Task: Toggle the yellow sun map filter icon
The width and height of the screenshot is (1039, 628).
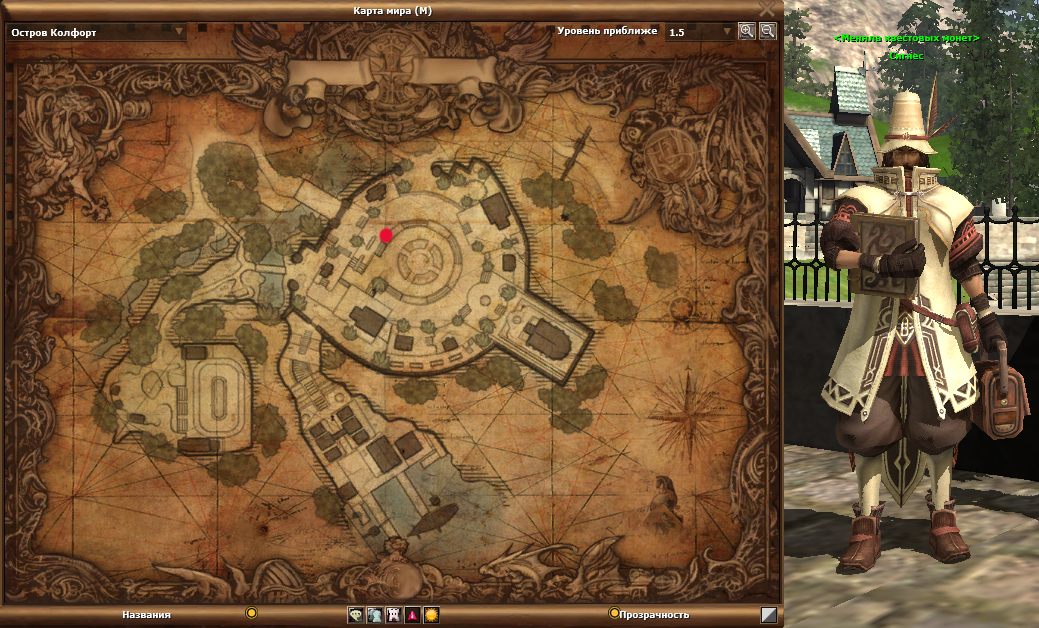Action: click(x=431, y=615)
